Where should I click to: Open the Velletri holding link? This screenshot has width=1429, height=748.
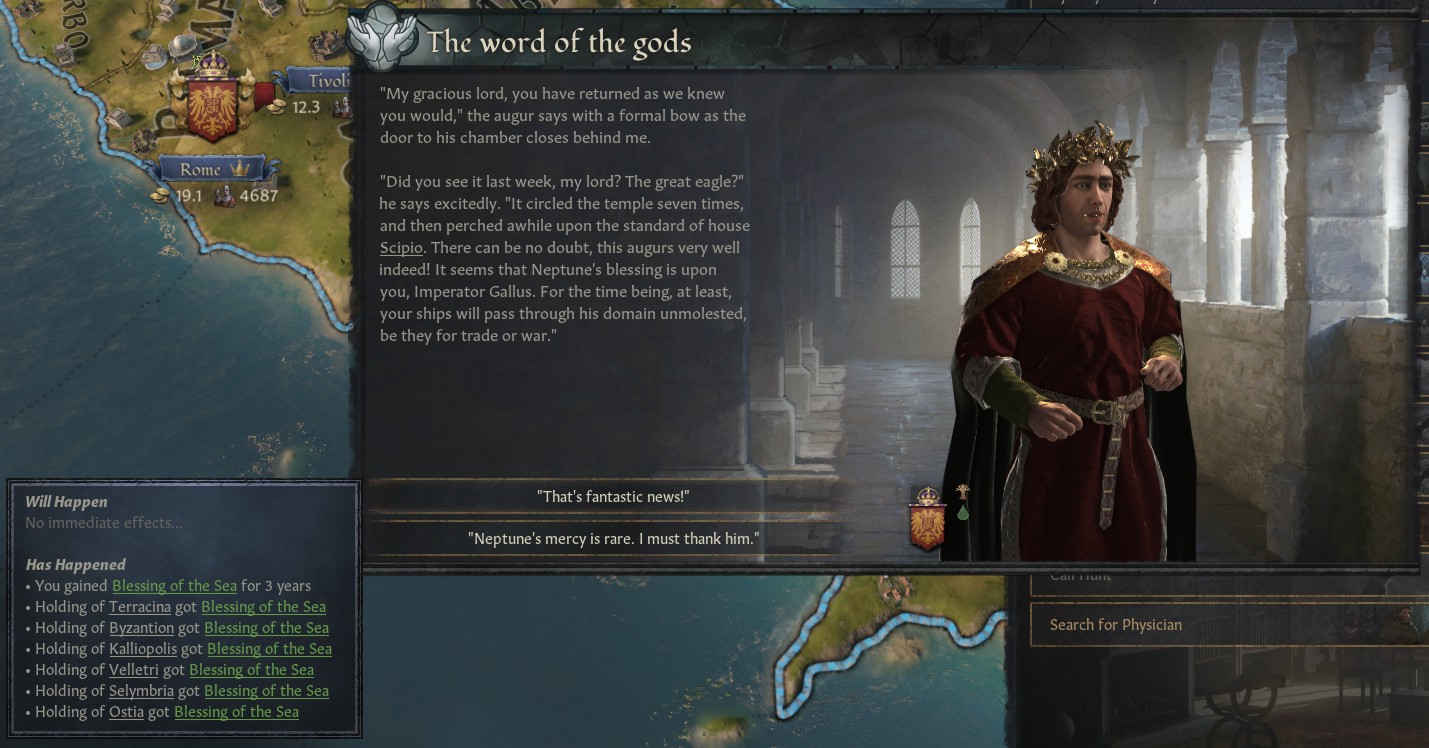133,670
